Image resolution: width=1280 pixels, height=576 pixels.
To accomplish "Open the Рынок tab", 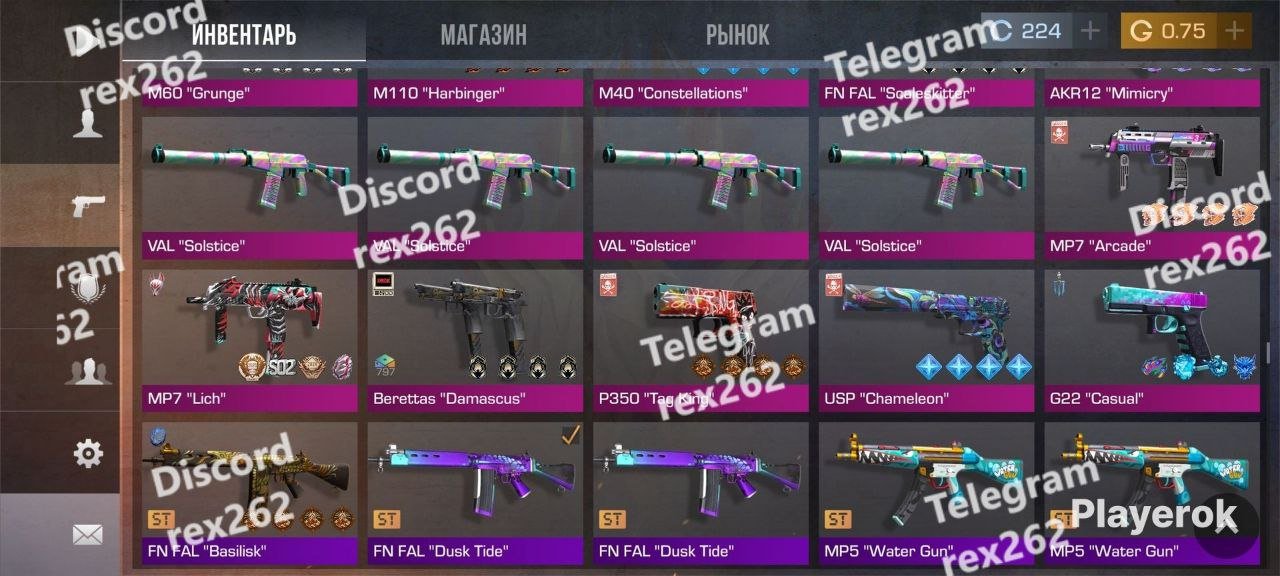I will [737, 35].
